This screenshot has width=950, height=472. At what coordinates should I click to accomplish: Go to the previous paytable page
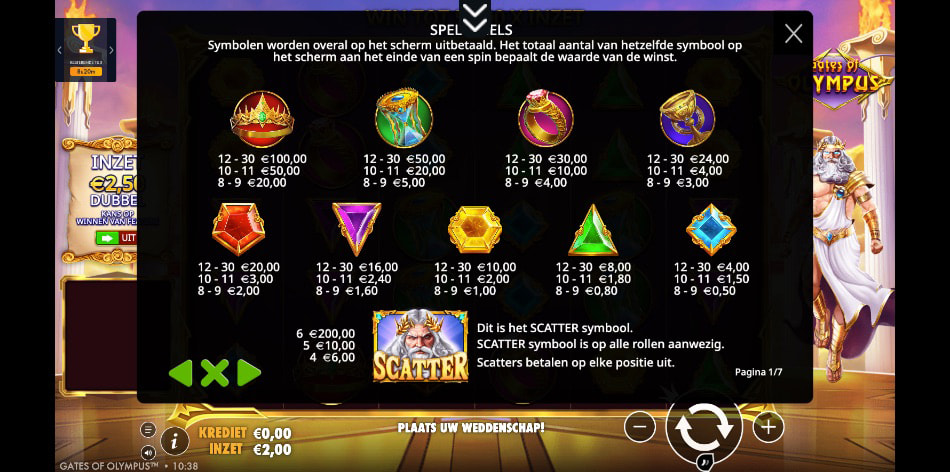point(180,373)
